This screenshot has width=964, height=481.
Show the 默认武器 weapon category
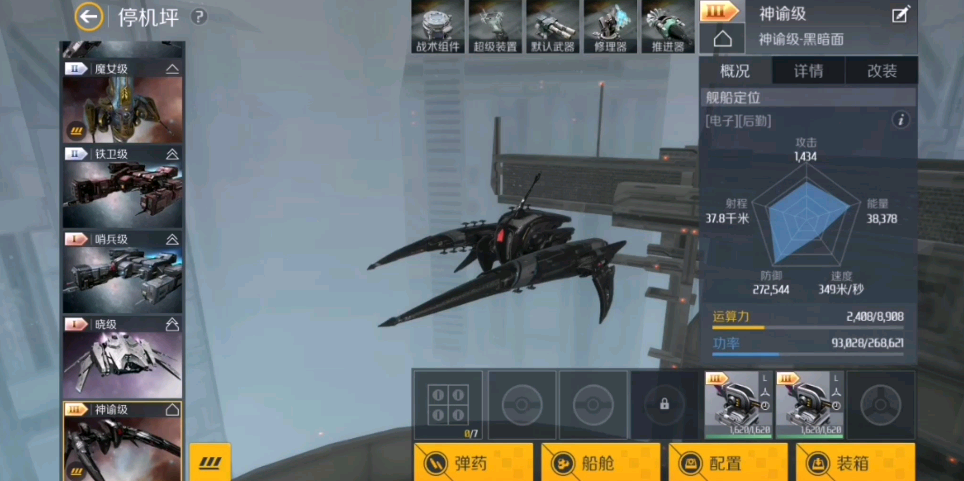[552, 26]
